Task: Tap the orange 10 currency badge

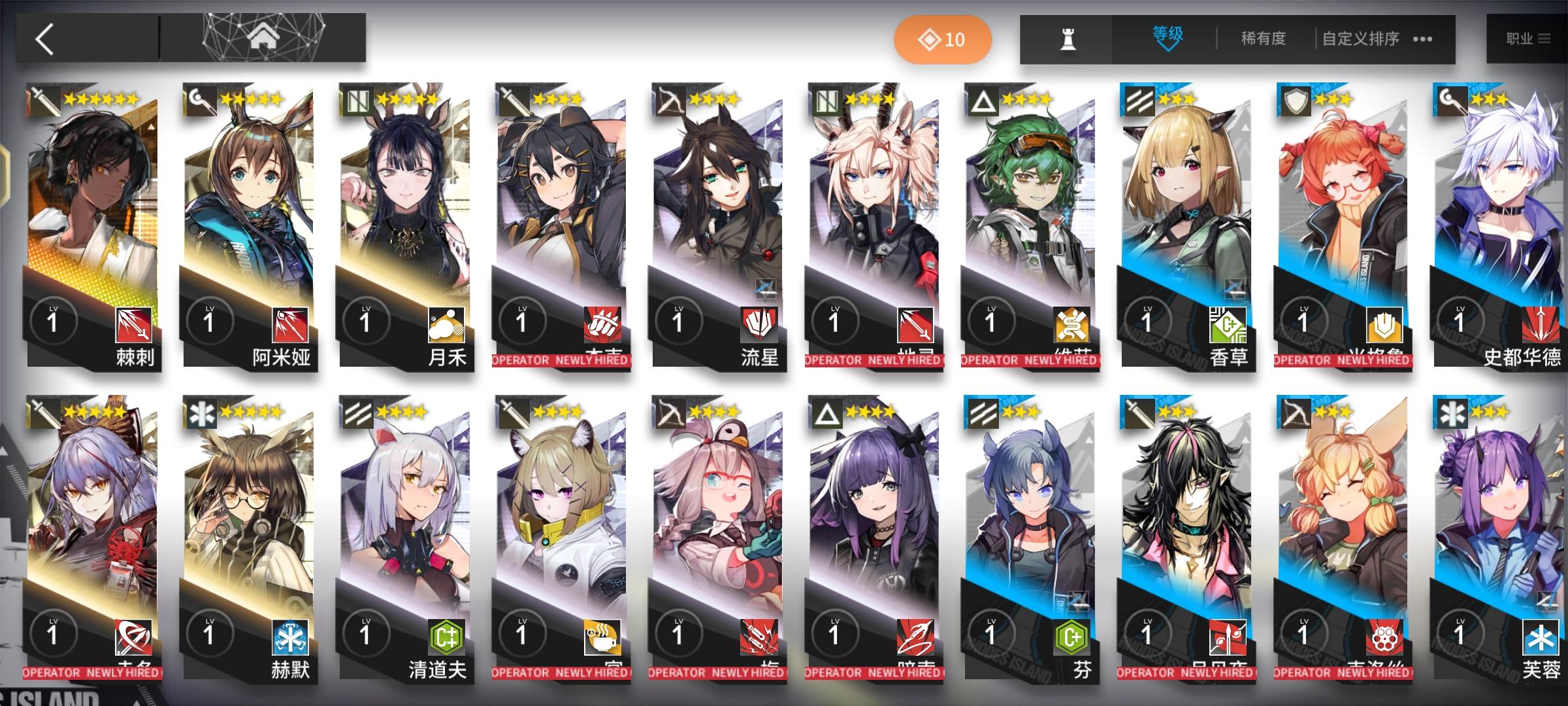Action: coord(941,39)
